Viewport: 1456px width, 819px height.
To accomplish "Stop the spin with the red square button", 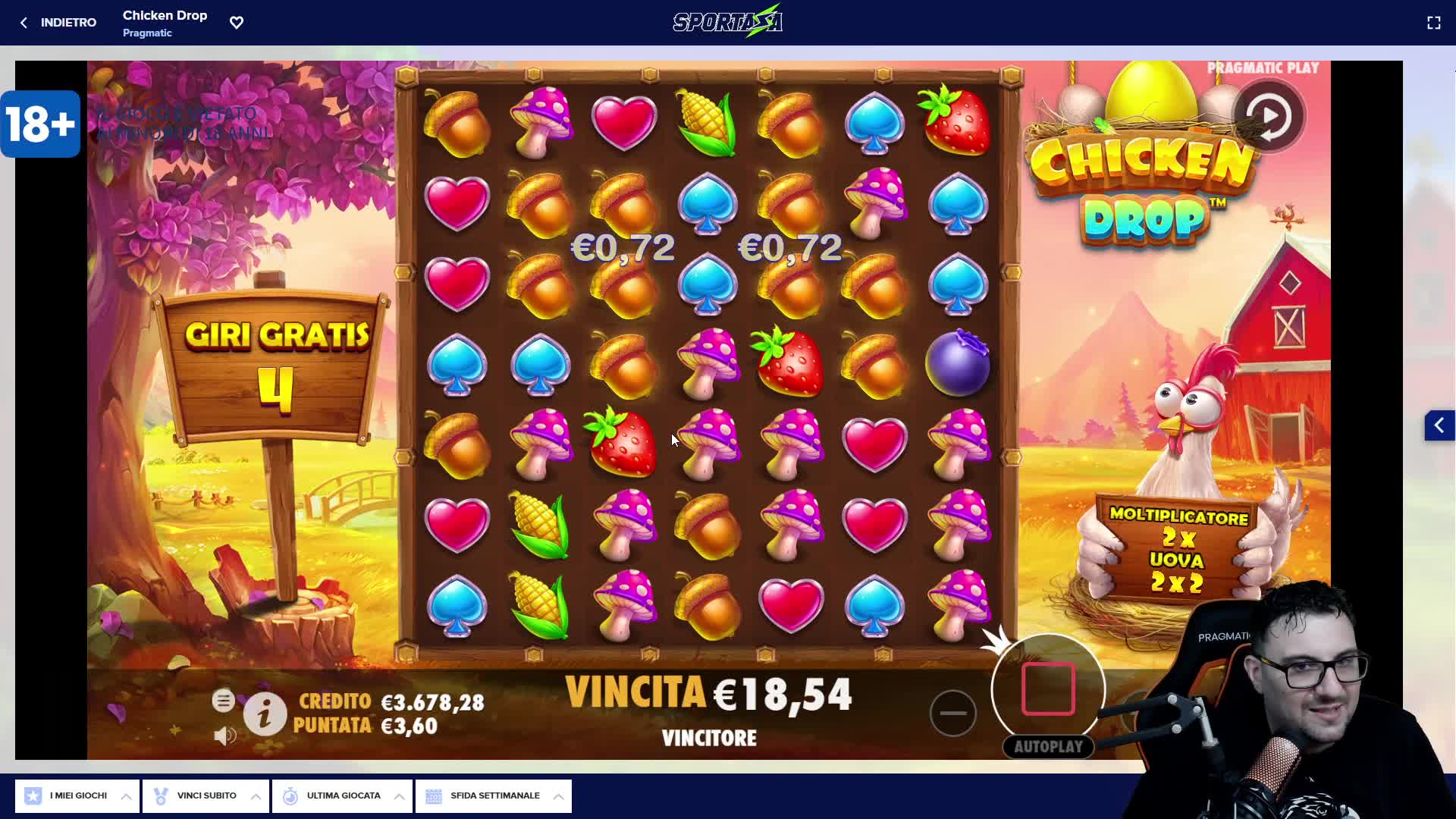I will 1048,689.
